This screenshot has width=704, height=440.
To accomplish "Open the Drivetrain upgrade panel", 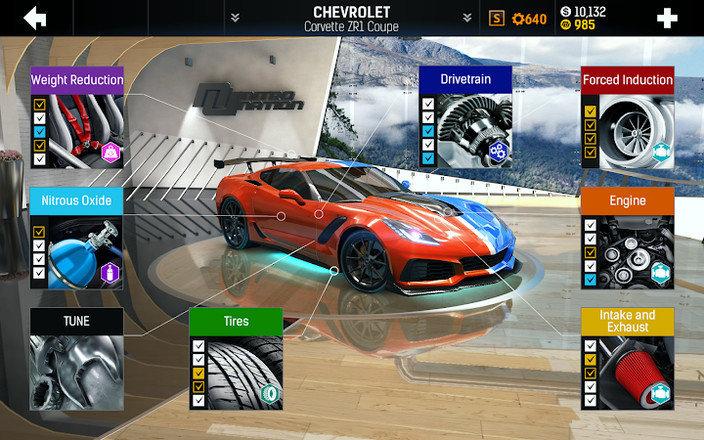I will click(x=465, y=117).
